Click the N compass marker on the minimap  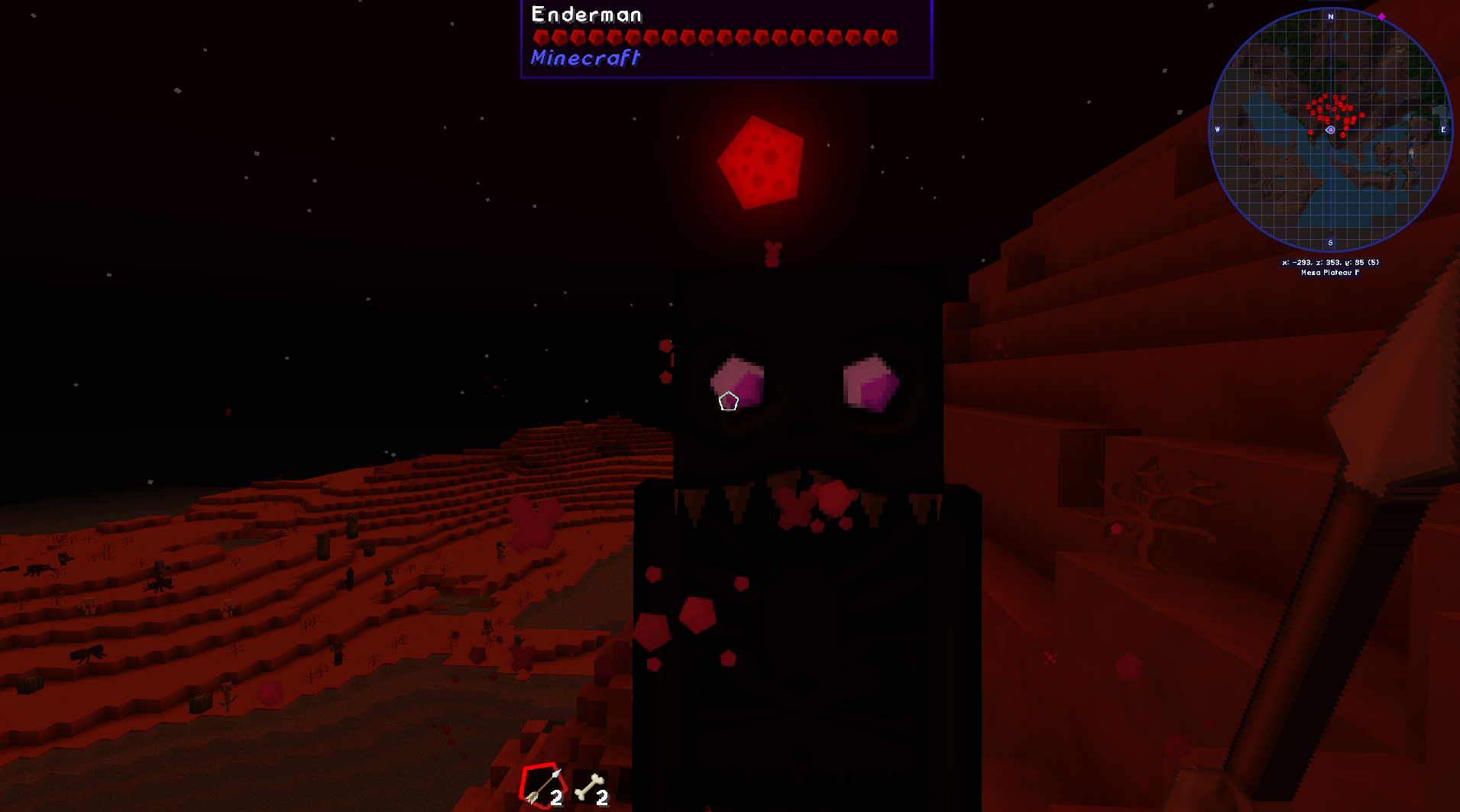[x=1331, y=15]
